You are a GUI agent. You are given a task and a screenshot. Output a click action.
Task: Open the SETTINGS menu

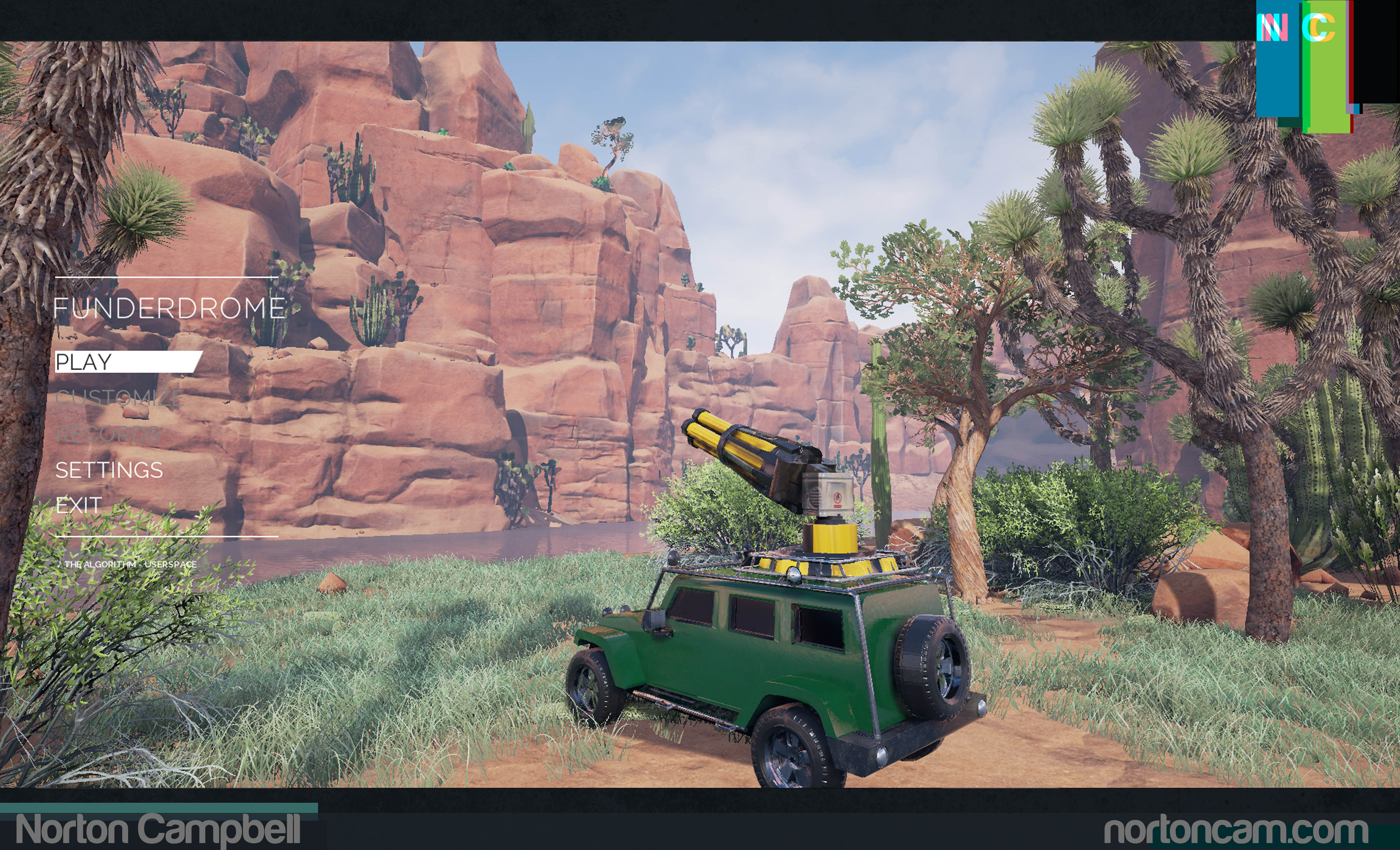(x=109, y=470)
